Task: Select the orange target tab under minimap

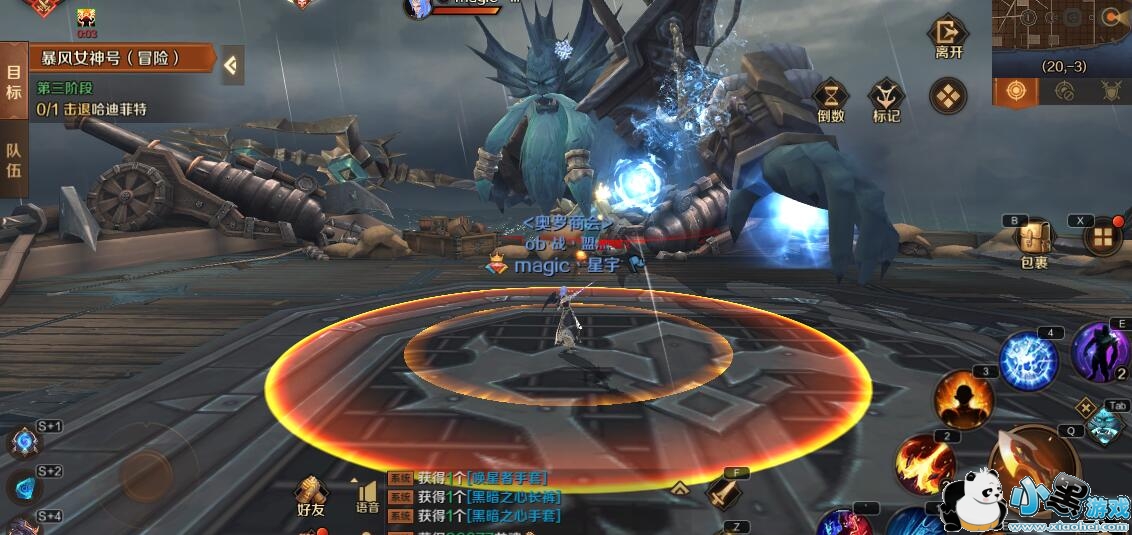Action: pos(1016,92)
